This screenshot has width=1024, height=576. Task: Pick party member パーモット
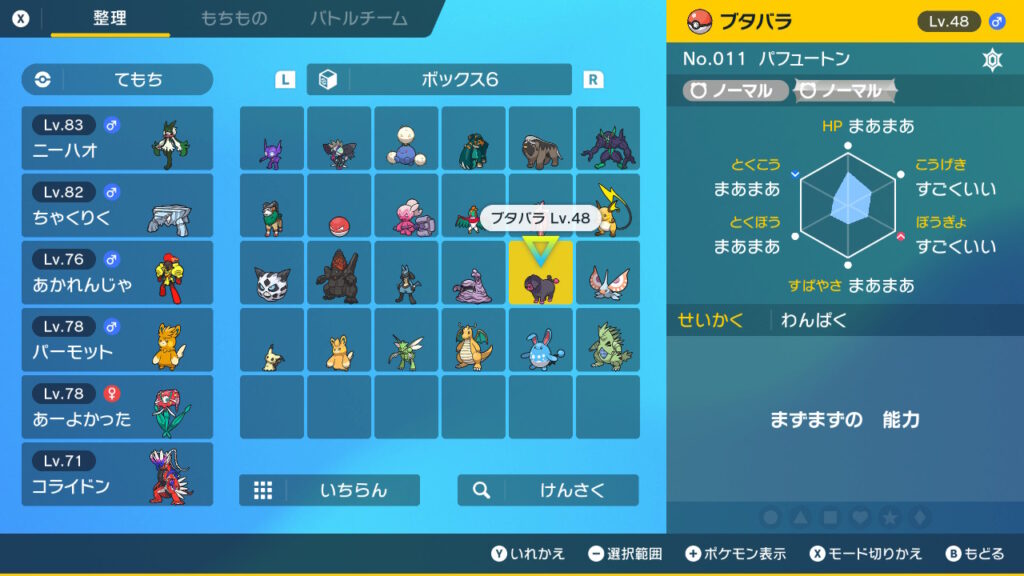(x=117, y=340)
